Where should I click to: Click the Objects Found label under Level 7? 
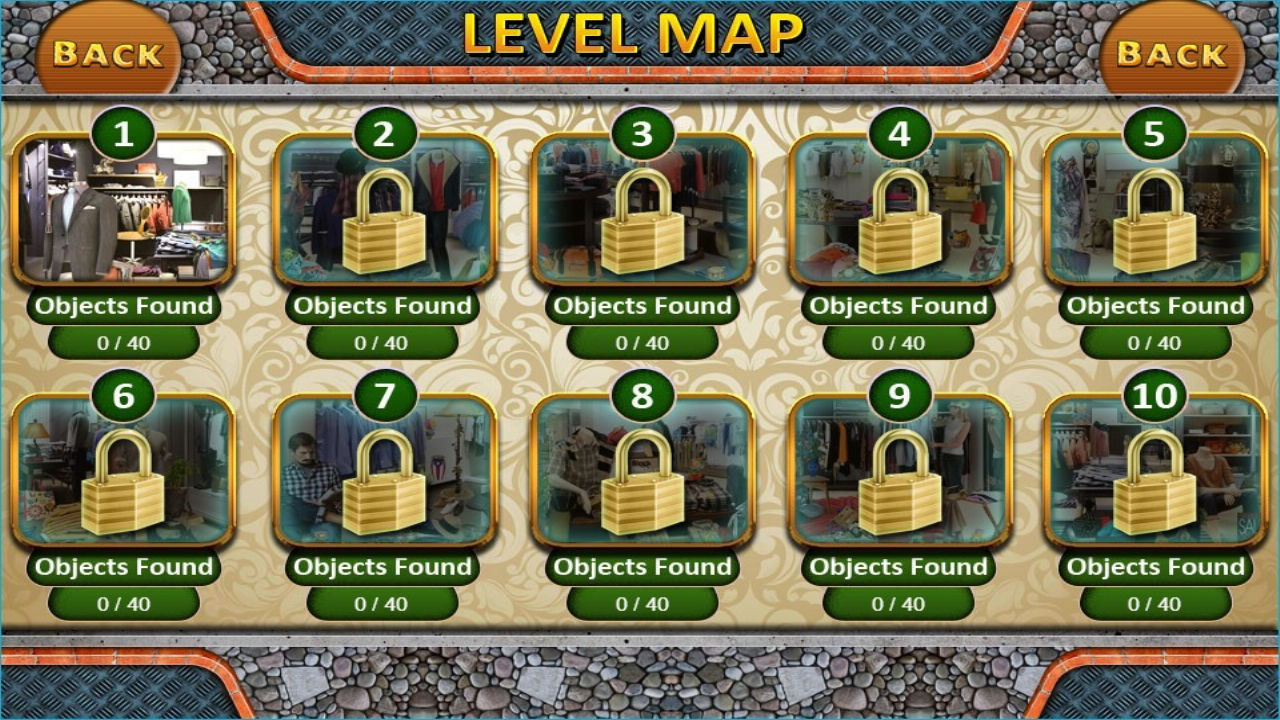(x=383, y=567)
